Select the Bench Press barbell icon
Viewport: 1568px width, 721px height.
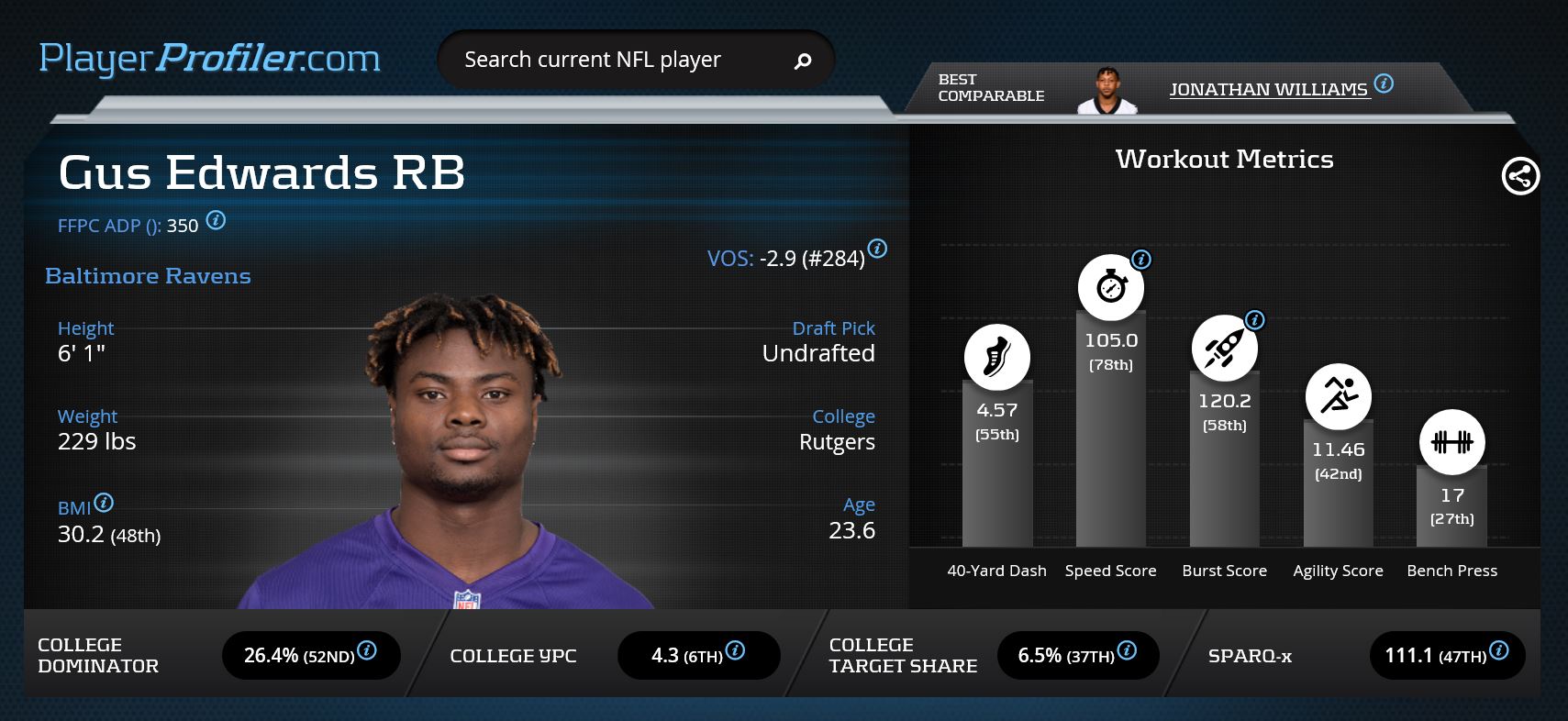click(1451, 442)
